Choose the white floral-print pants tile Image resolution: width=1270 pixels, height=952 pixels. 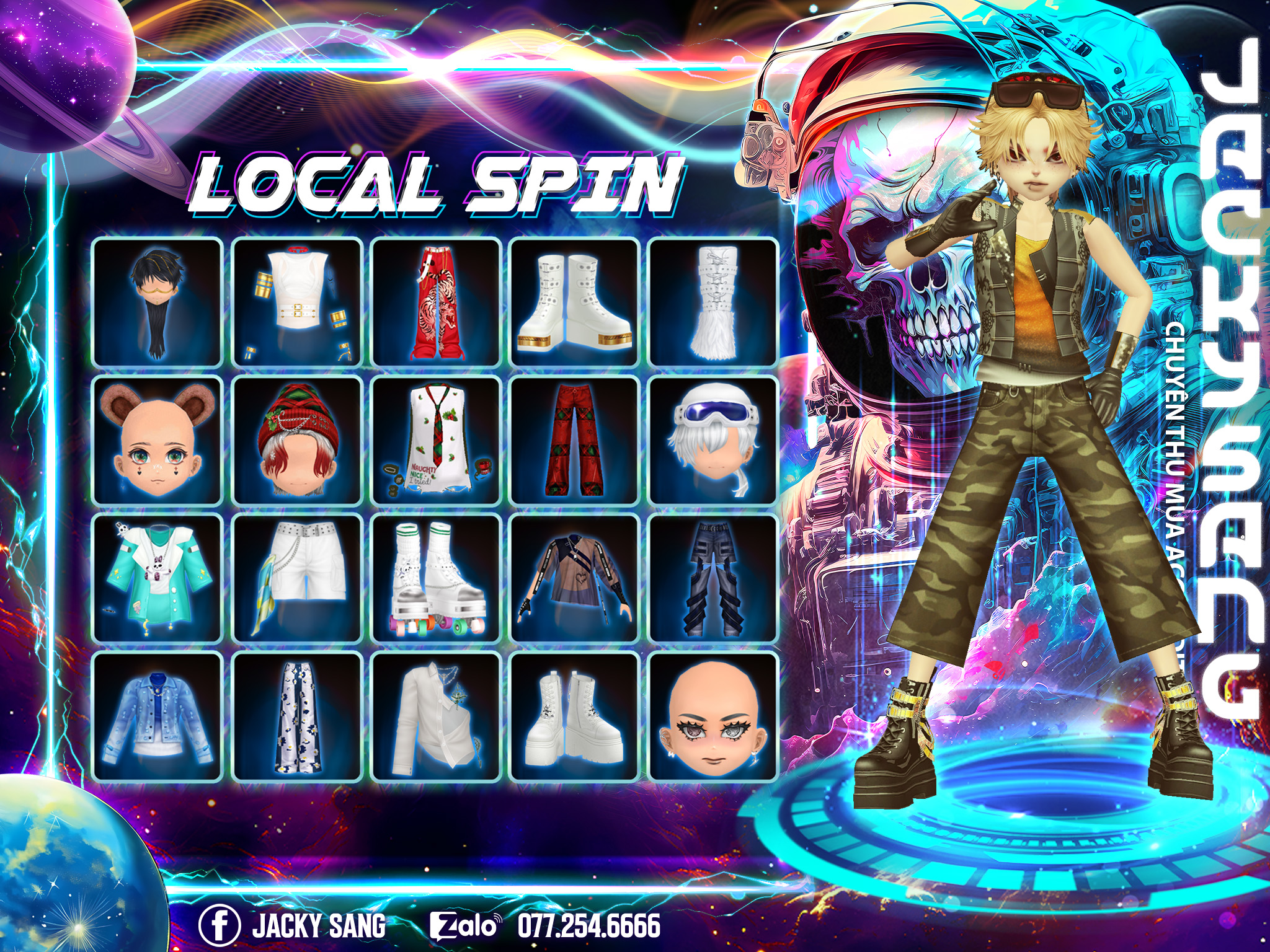(296, 716)
